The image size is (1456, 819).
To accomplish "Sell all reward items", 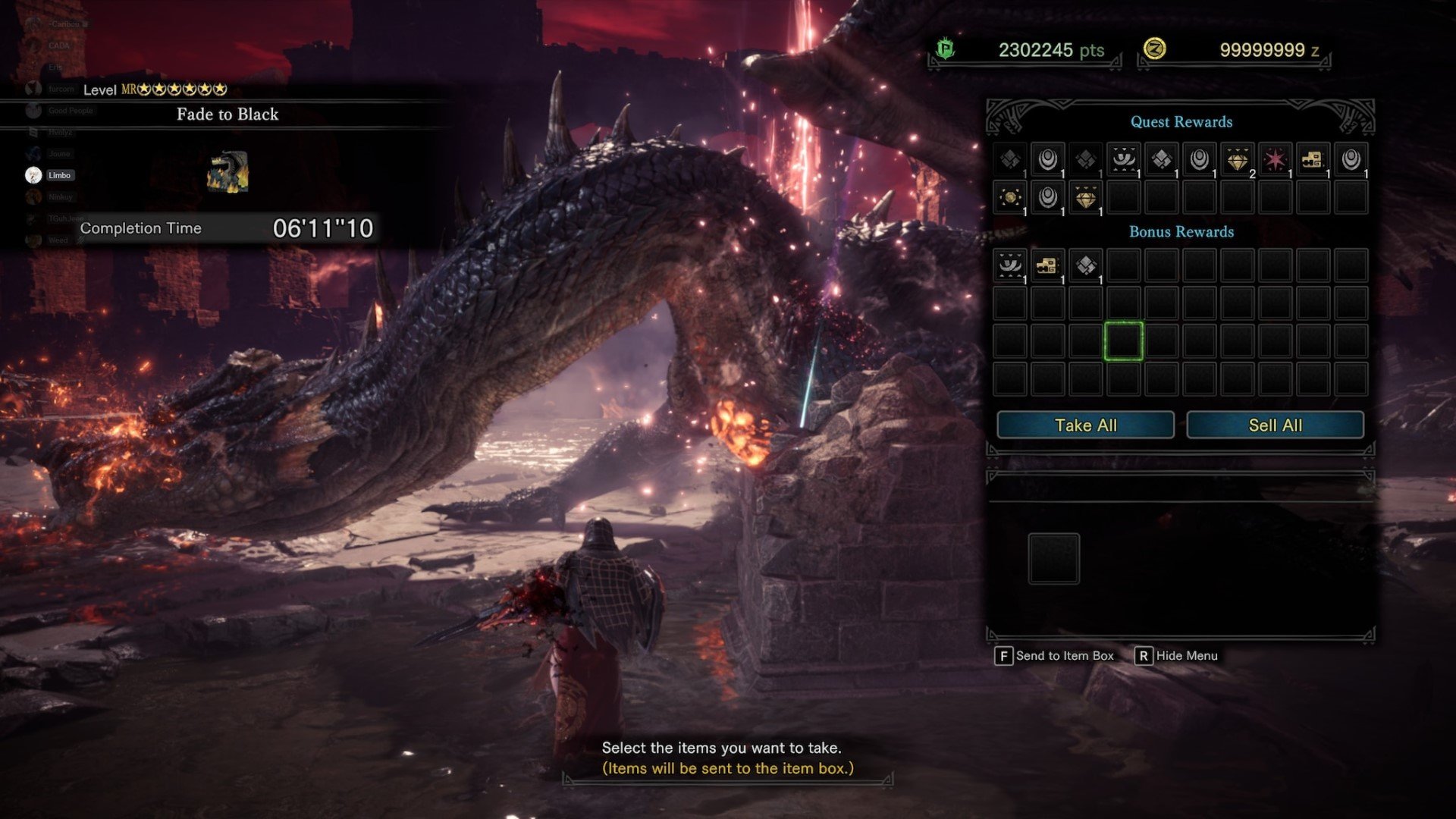I will point(1275,425).
